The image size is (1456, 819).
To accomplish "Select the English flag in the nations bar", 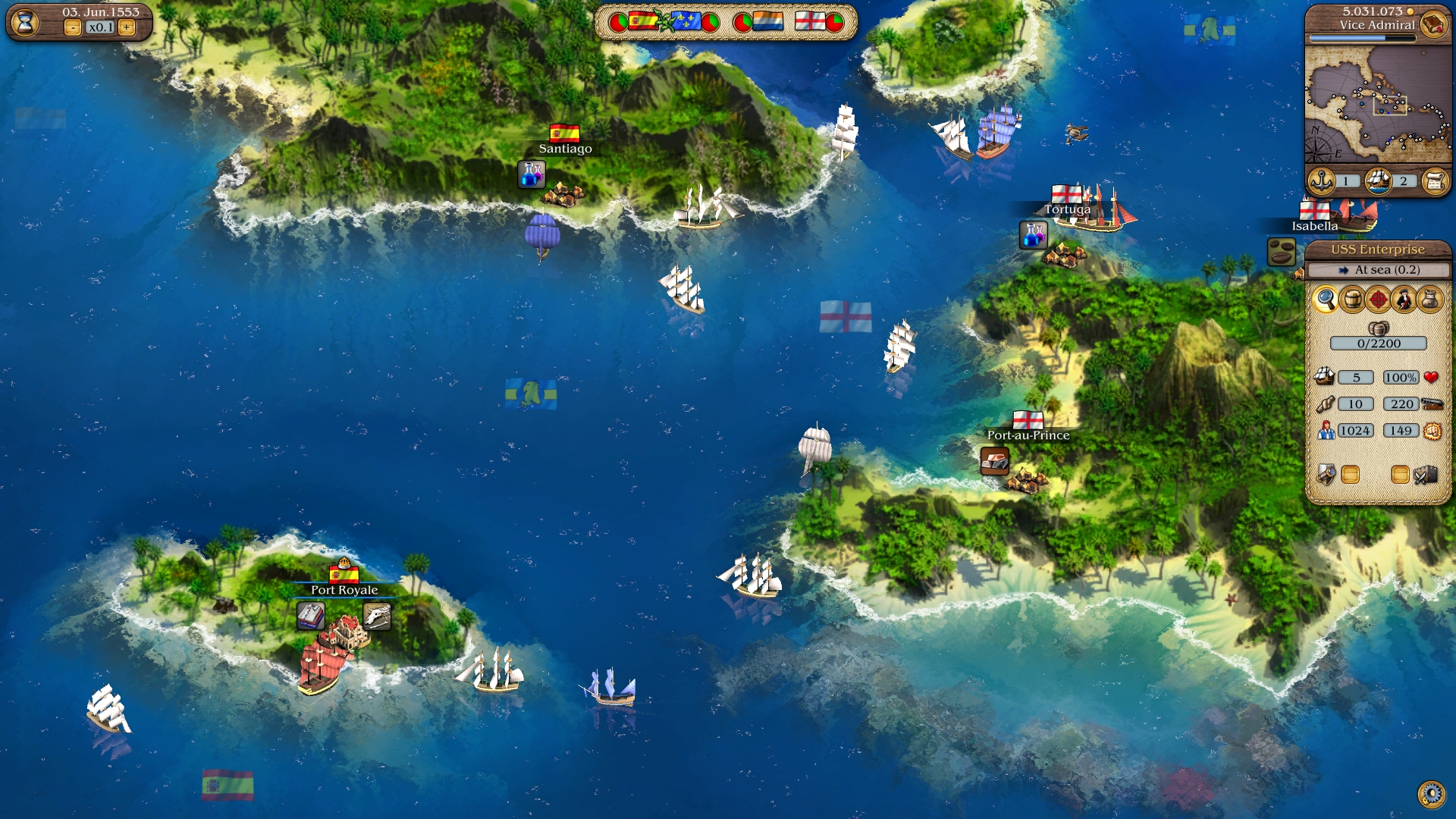I will (x=809, y=21).
